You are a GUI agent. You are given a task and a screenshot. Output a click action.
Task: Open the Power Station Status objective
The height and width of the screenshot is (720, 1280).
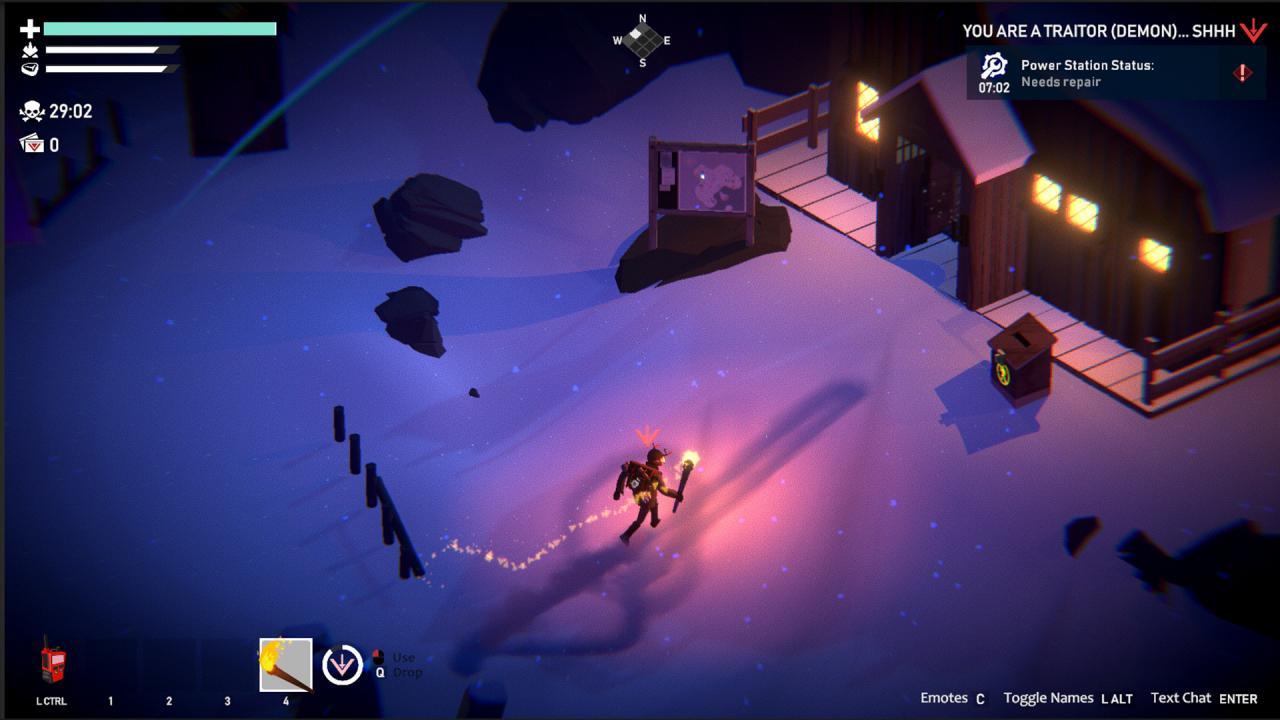click(1087, 73)
